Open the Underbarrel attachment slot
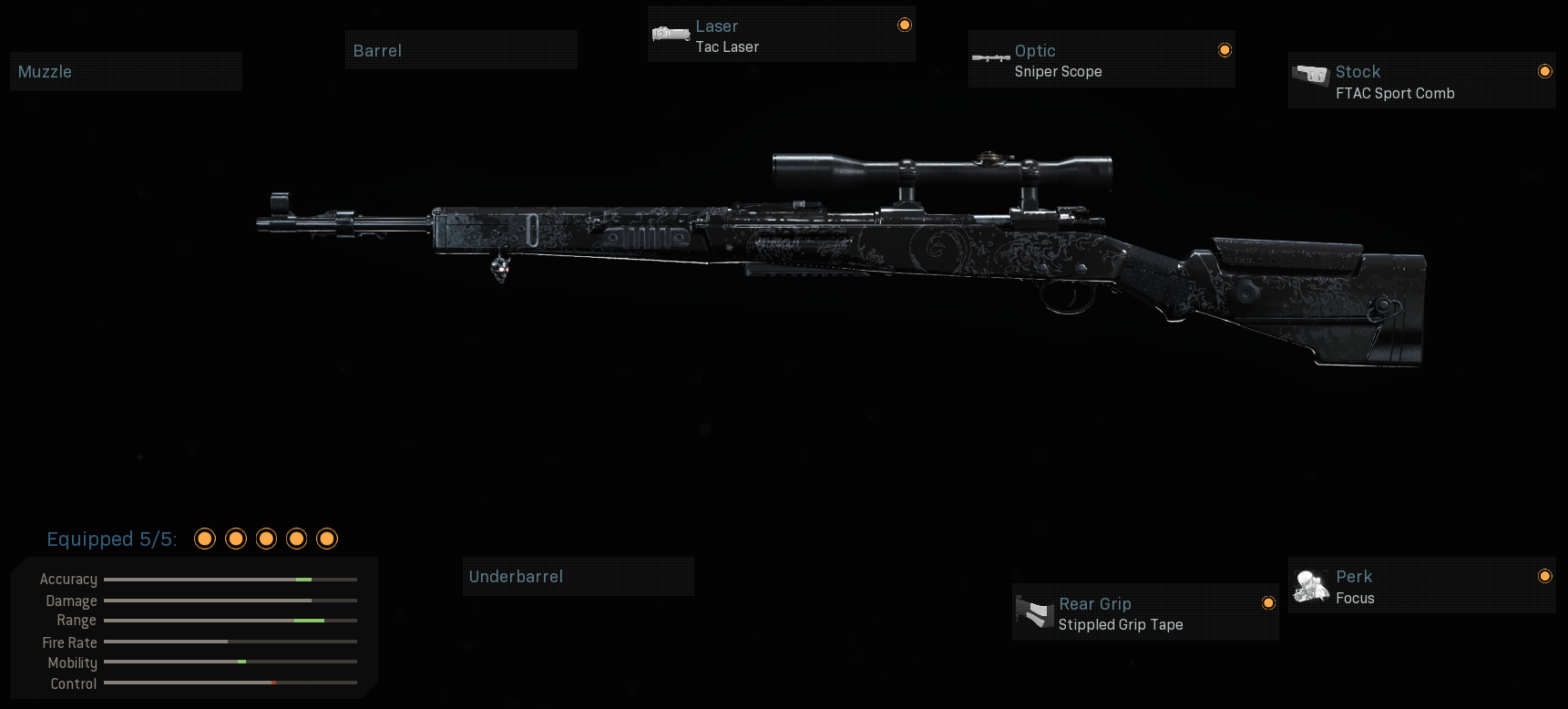Image resolution: width=1568 pixels, height=709 pixels. [578, 576]
